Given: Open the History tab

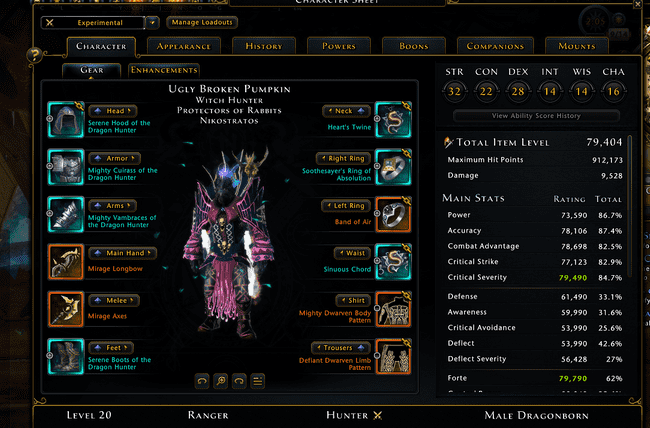Looking at the screenshot, I should (x=263, y=46).
